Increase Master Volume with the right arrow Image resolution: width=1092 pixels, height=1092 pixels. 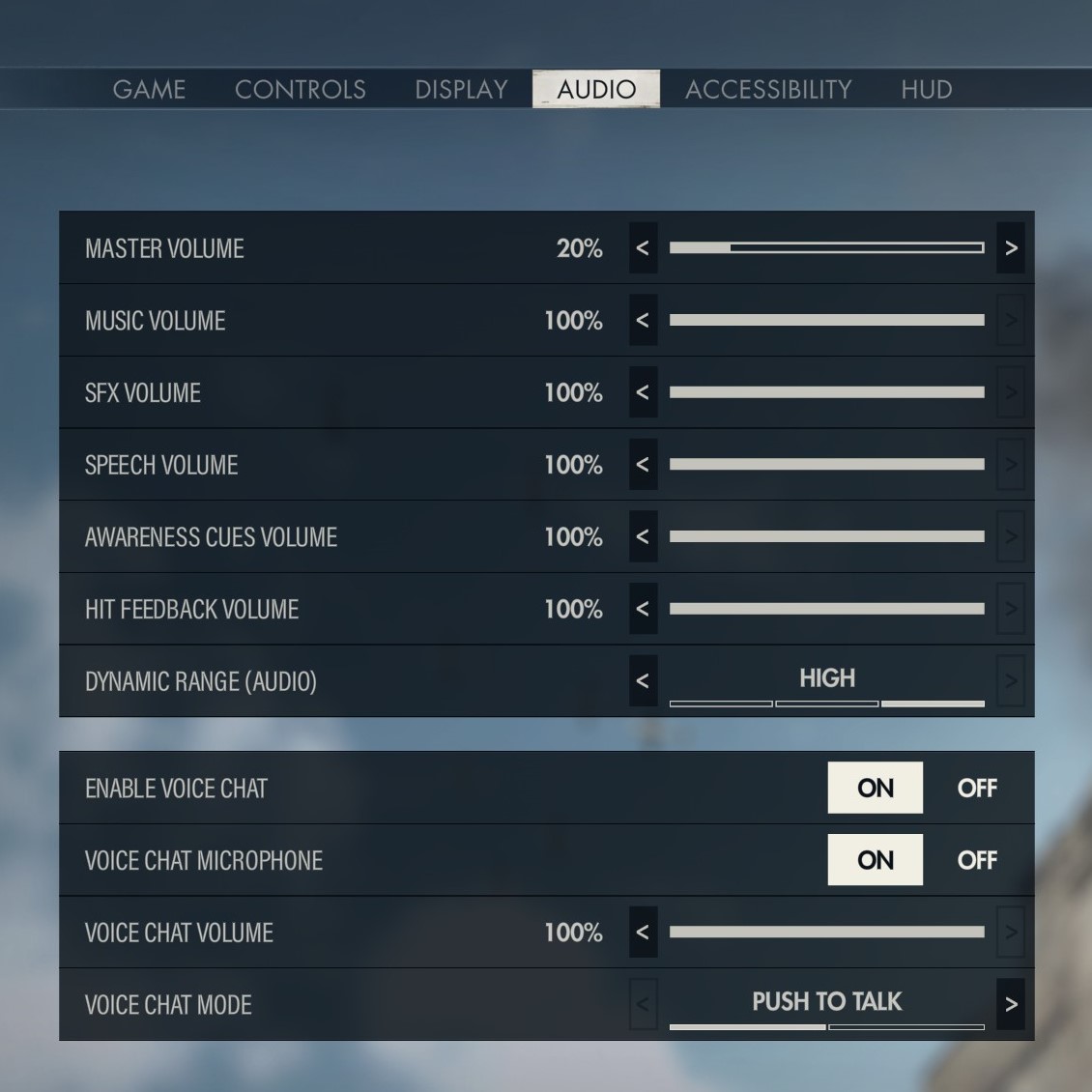1011,248
